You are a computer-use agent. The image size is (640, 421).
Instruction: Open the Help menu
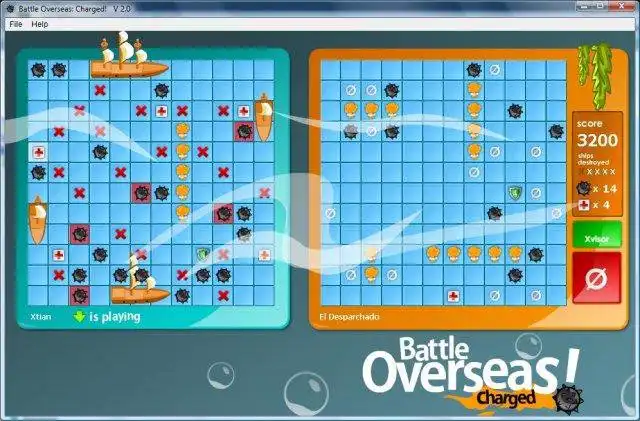tap(40, 23)
